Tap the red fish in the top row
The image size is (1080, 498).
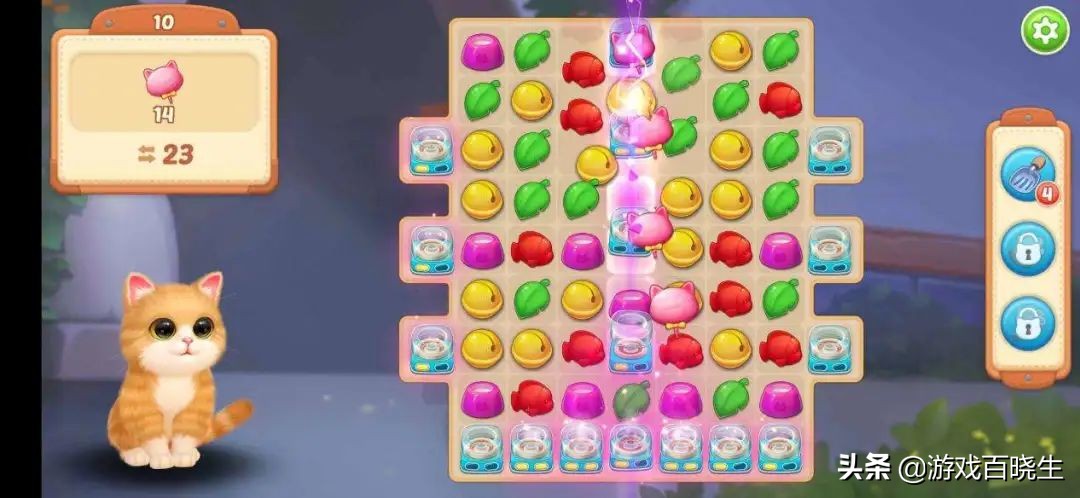coord(582,69)
